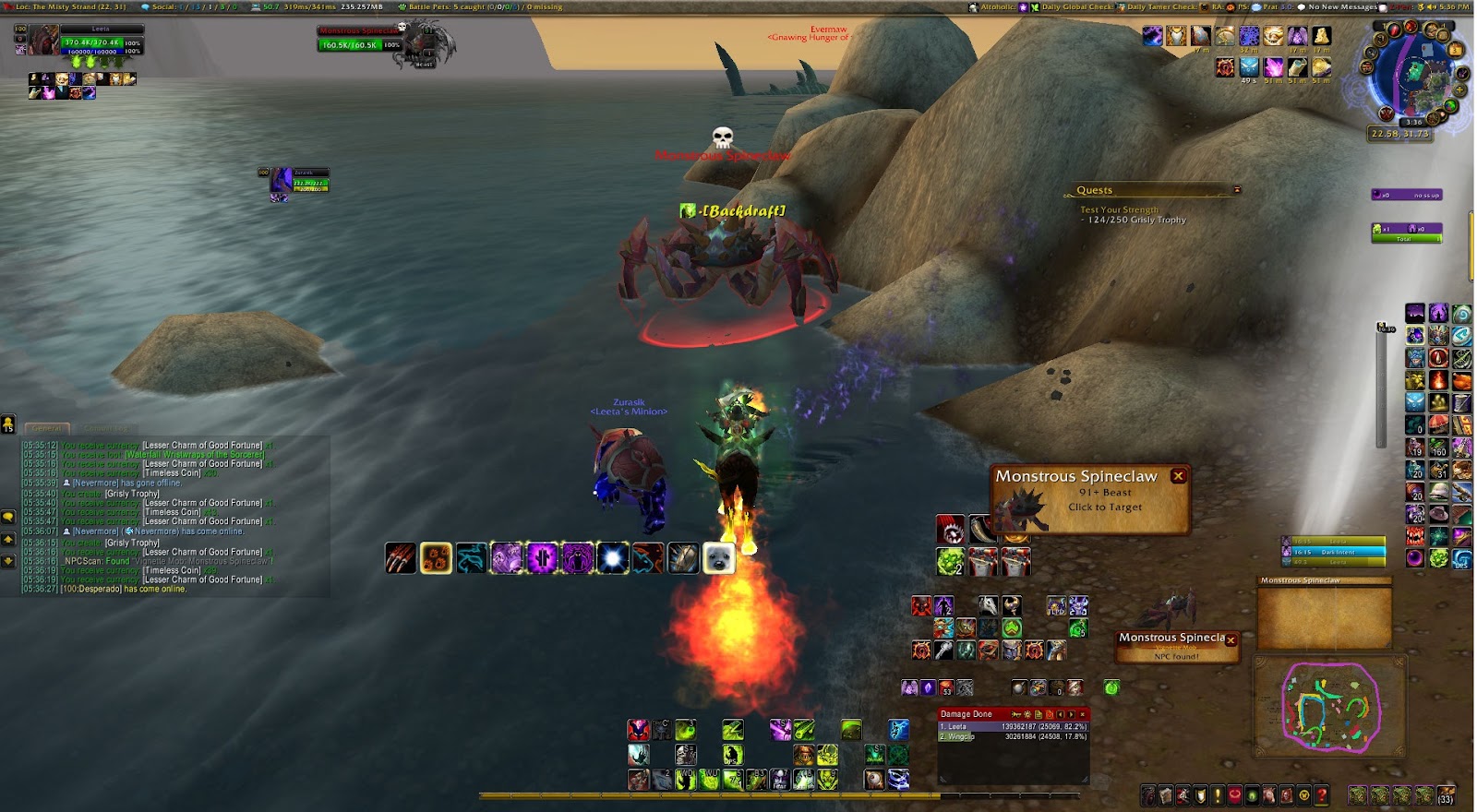Collapse the Quests tracker header
Viewport: 1477px width, 812px height.
tap(1237, 190)
